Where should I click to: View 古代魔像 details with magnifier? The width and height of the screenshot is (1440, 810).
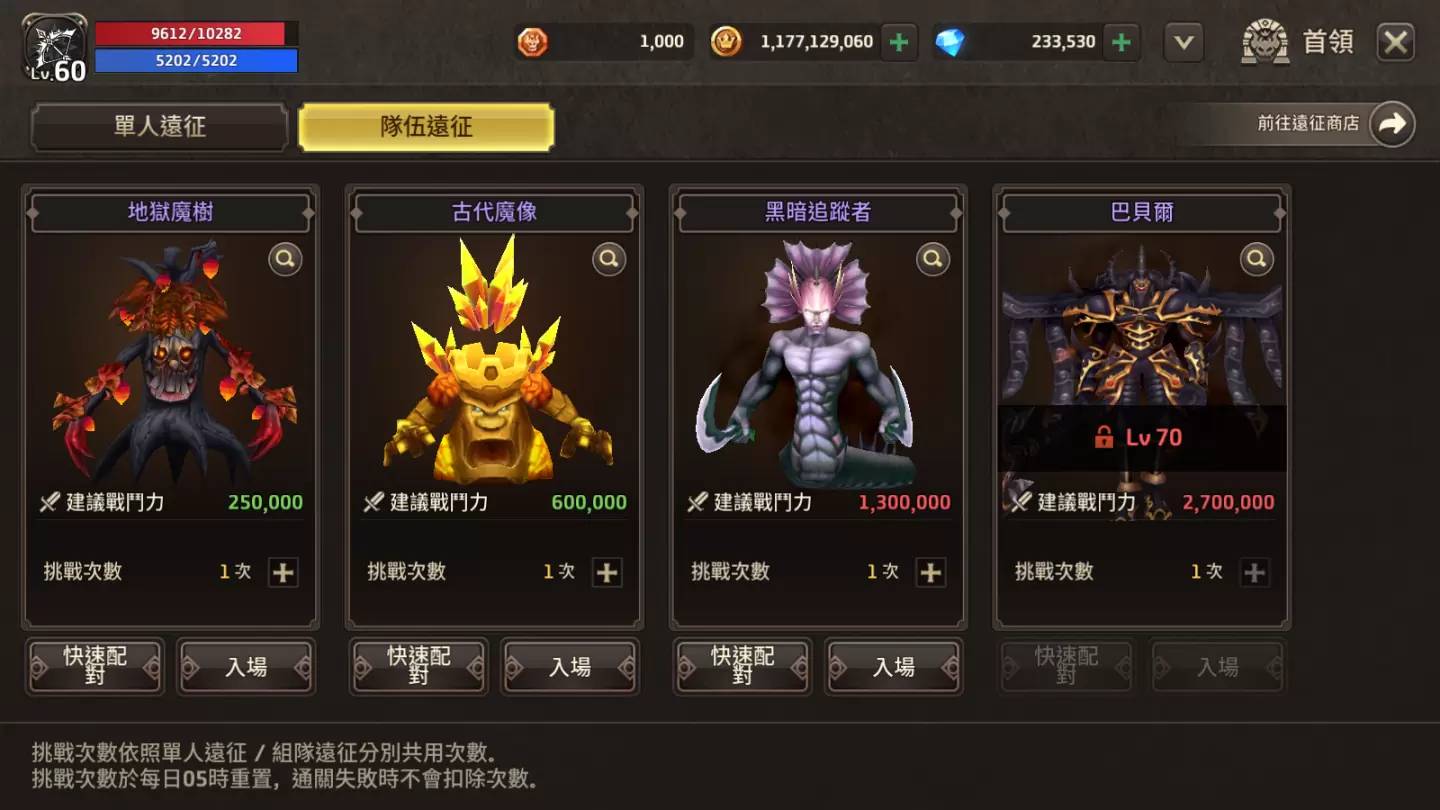tap(609, 260)
